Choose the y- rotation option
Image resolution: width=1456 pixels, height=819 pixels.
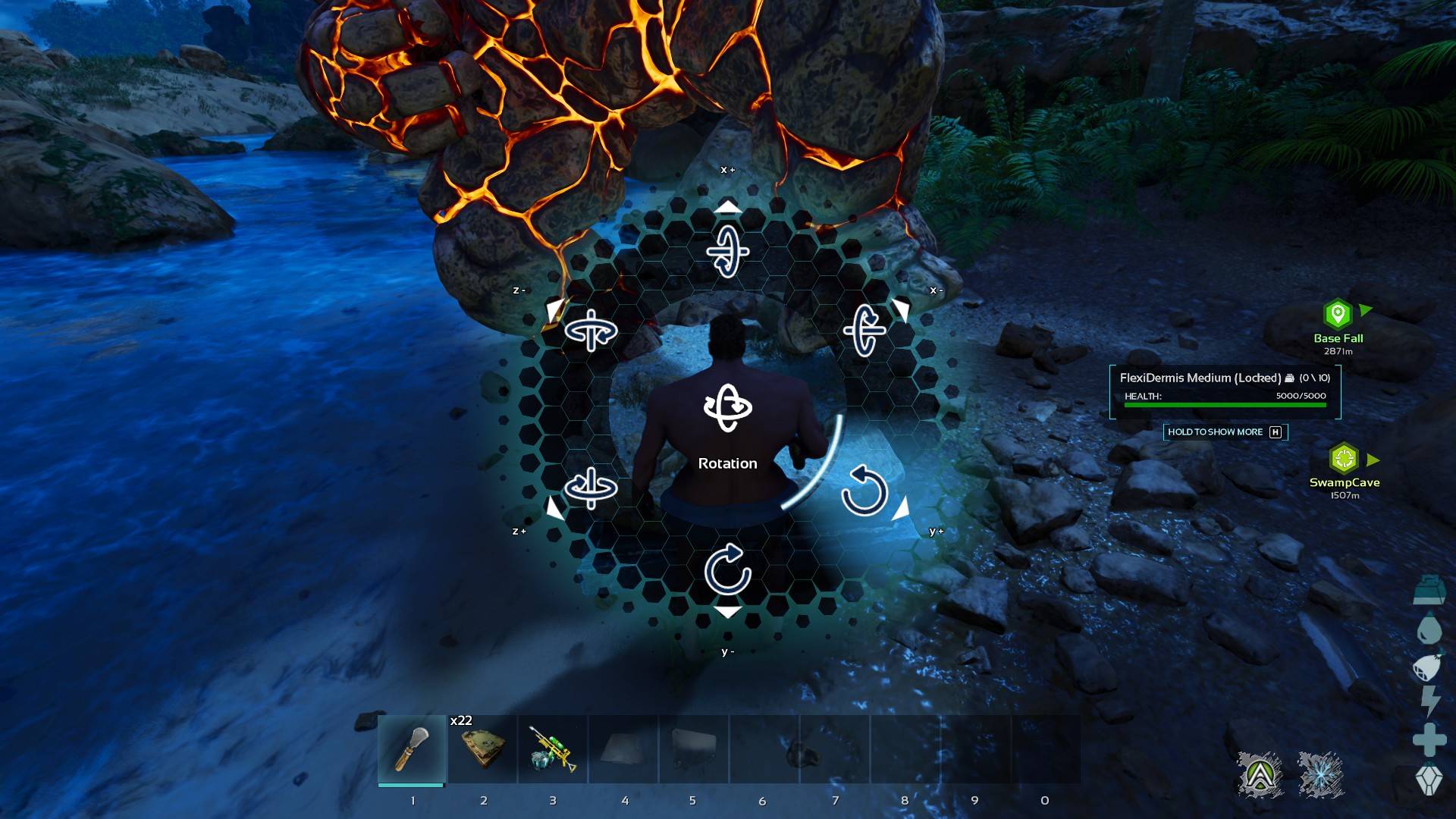727,570
